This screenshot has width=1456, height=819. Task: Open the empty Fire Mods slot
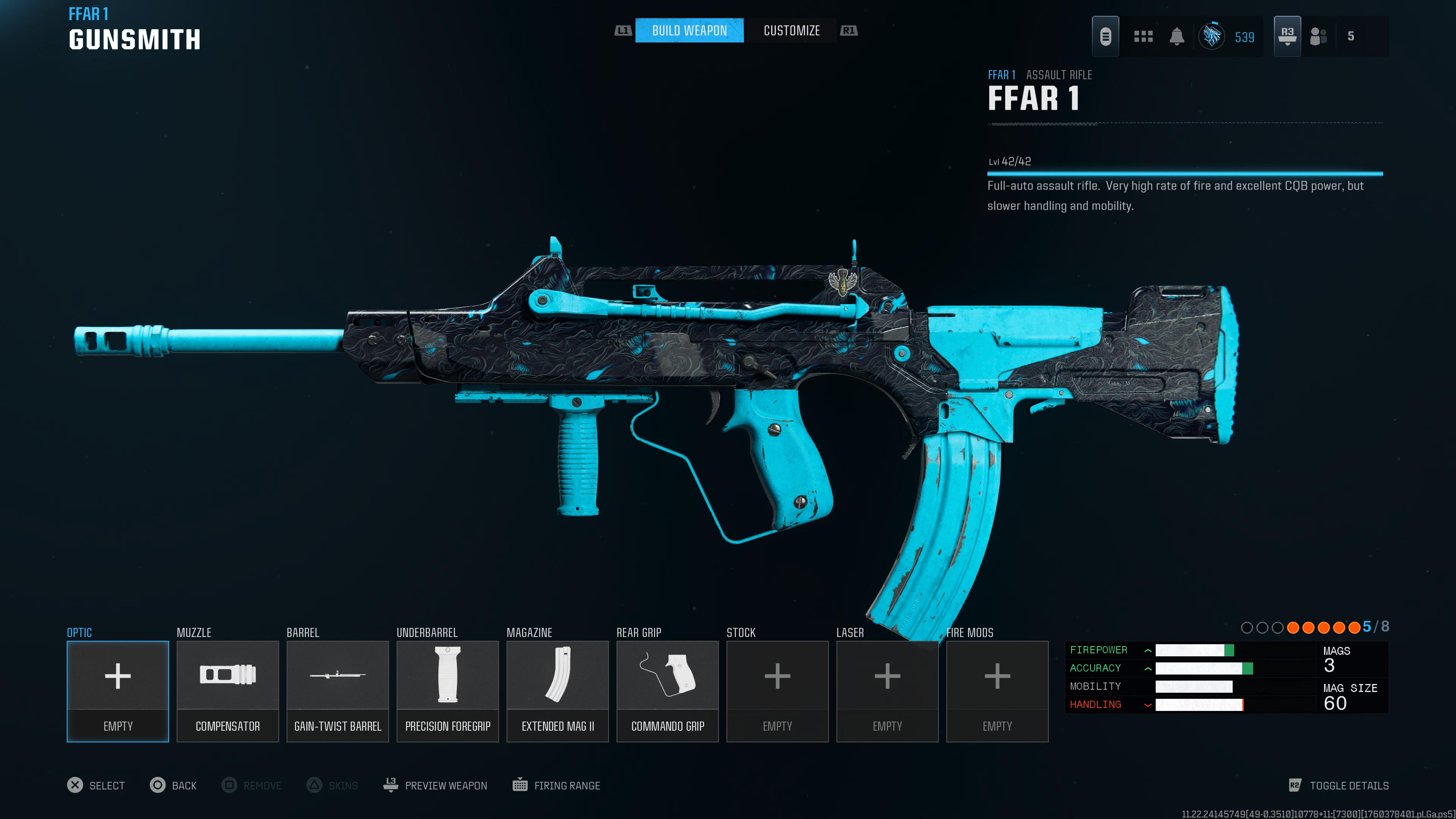click(997, 691)
